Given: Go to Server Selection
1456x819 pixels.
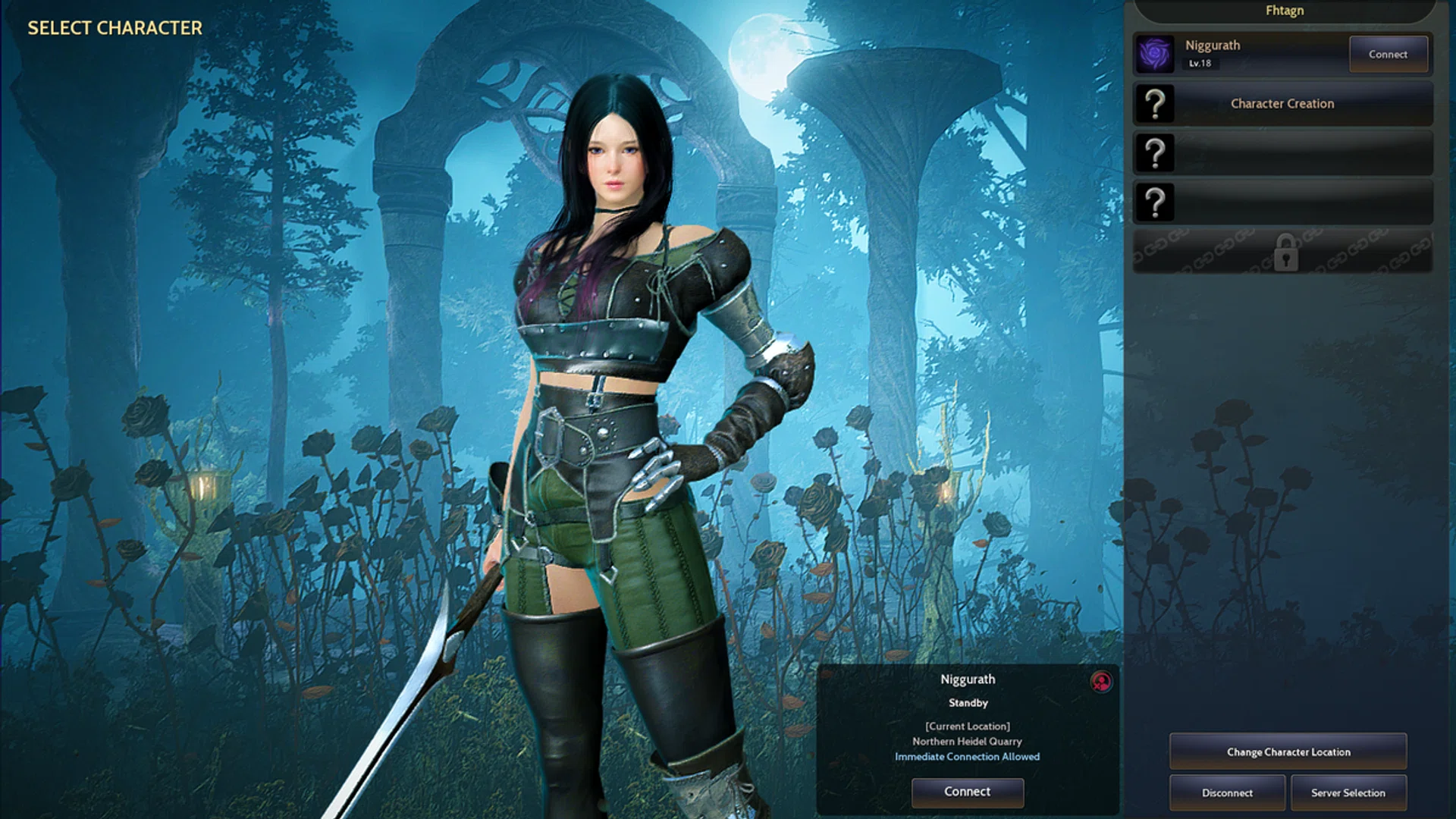Looking at the screenshot, I should pos(1348,792).
